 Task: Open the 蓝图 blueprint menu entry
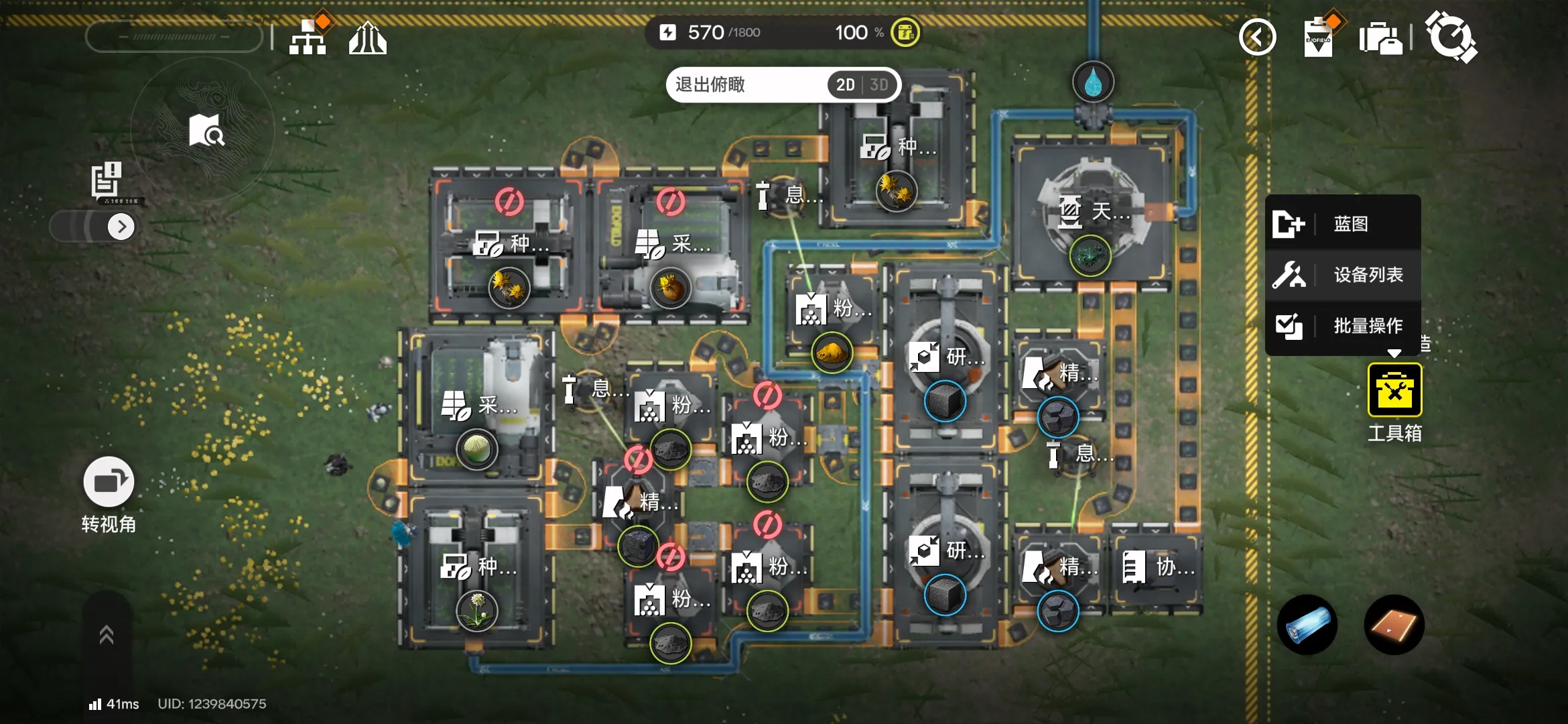point(1343,224)
